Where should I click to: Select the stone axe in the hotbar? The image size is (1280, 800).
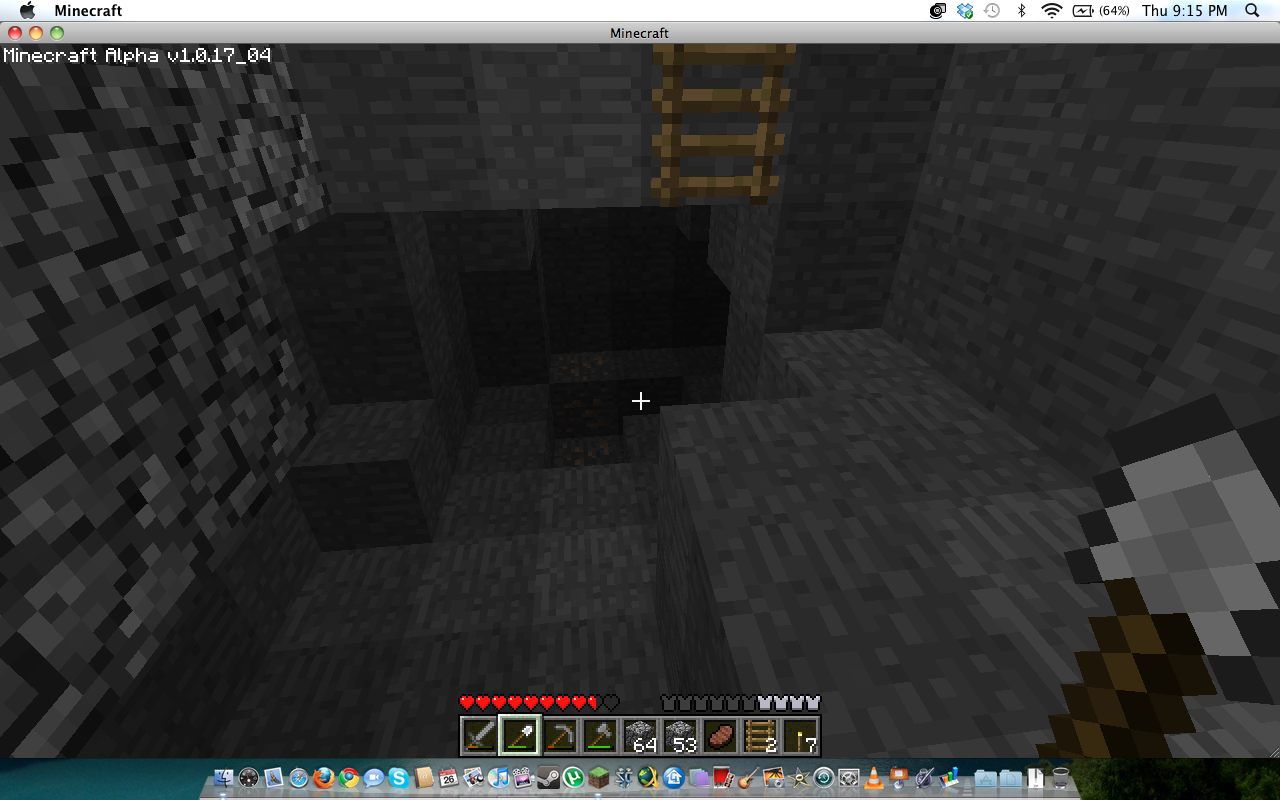coord(599,736)
